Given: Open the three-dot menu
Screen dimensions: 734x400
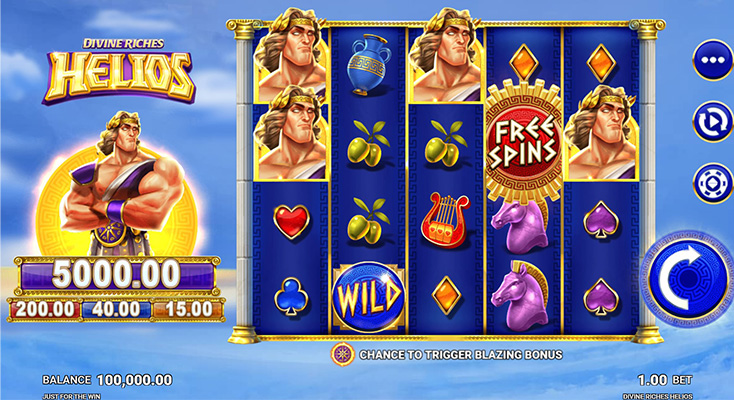Looking at the screenshot, I should click(712, 59).
